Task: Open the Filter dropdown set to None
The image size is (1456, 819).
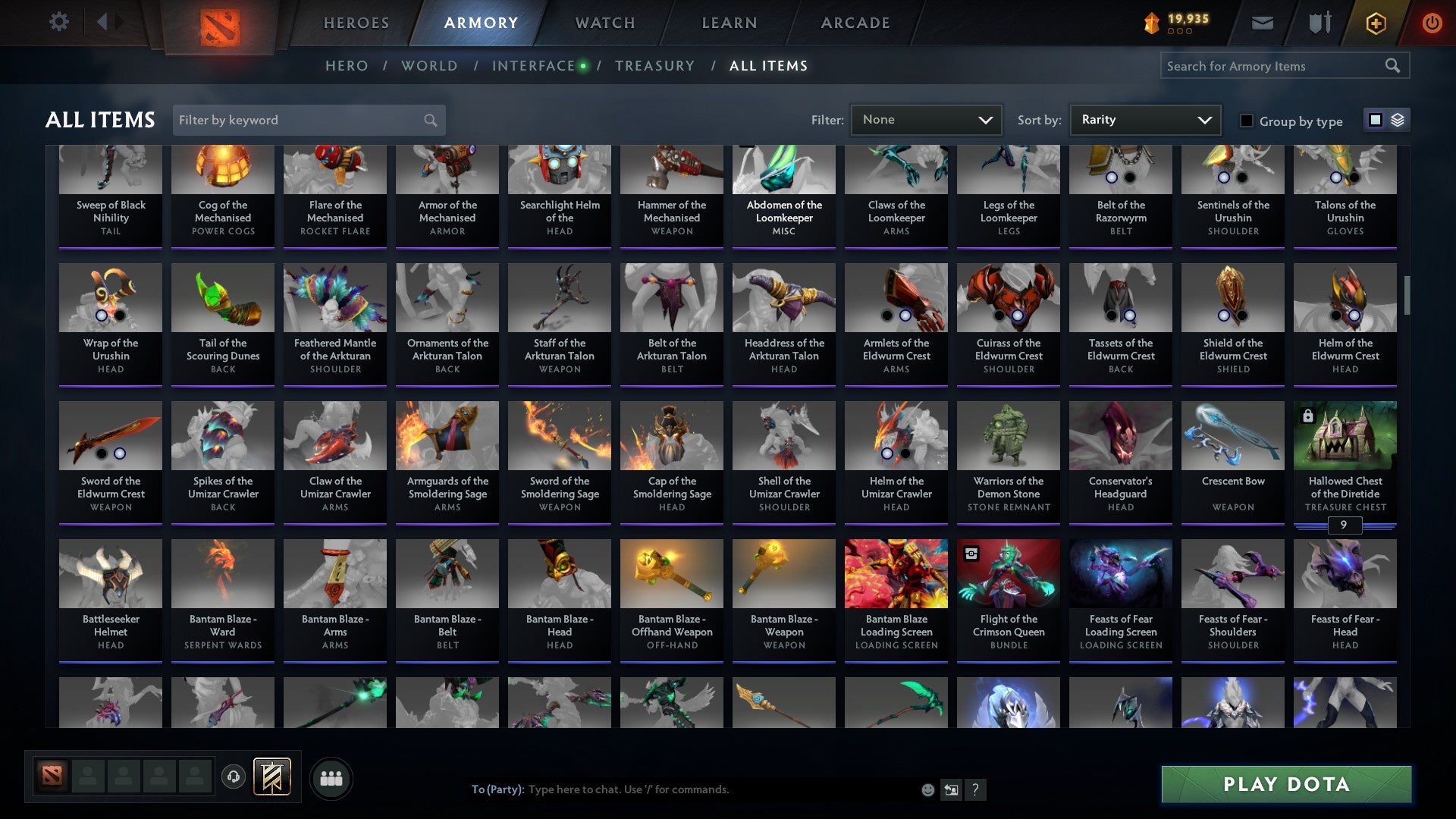Action: (x=926, y=119)
